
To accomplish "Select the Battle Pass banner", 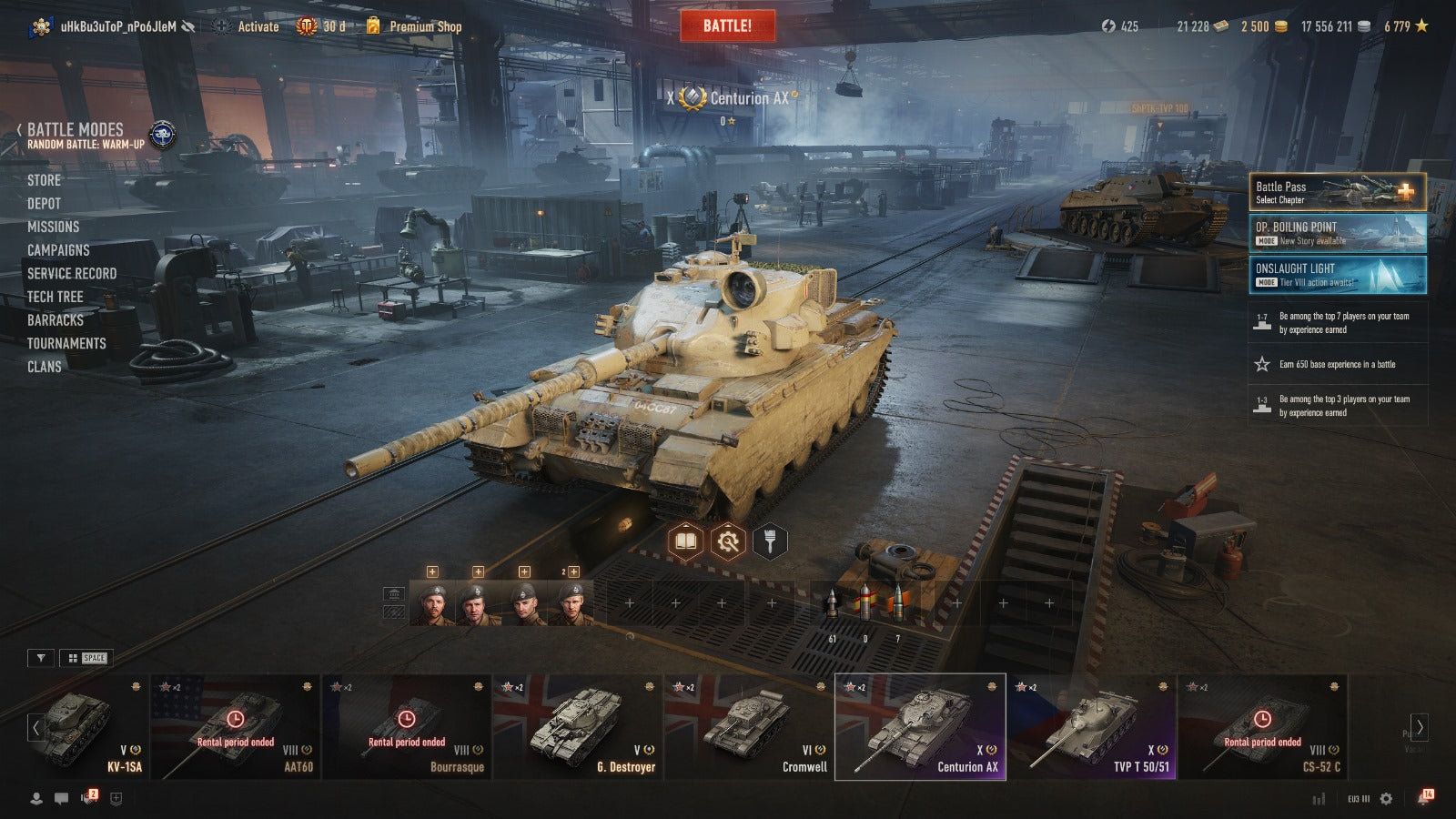I will 1337,192.
